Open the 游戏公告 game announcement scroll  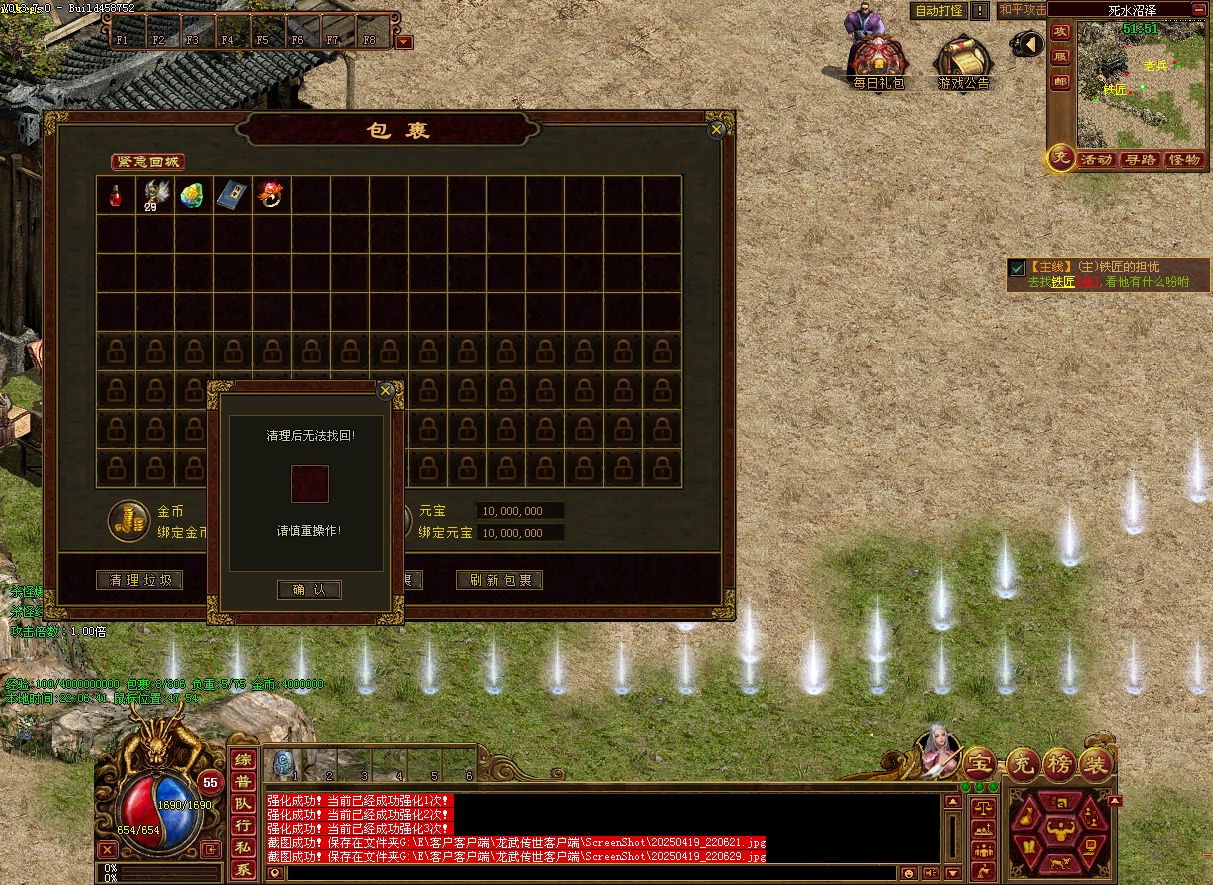[x=962, y=62]
